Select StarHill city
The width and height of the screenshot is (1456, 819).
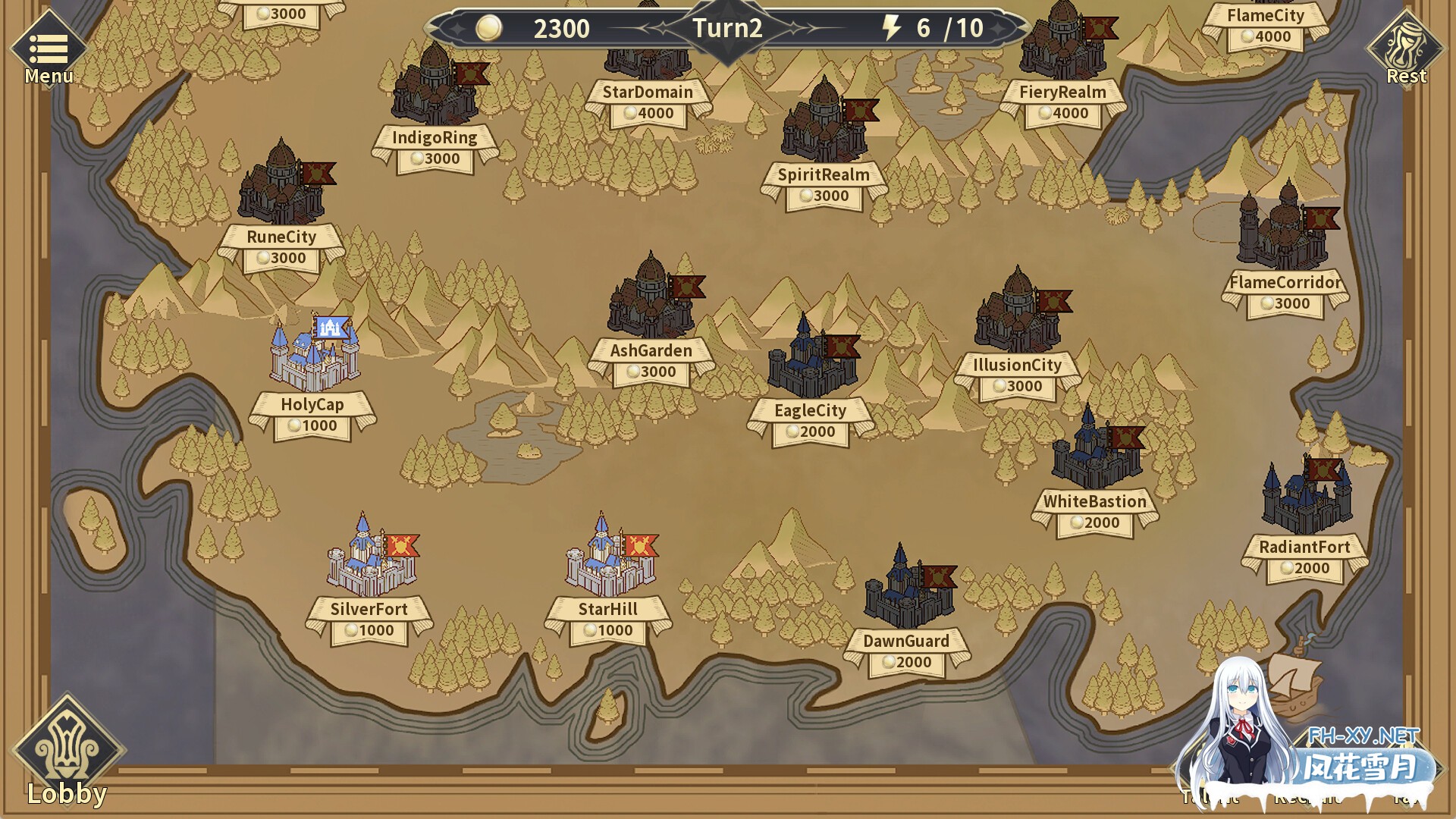(609, 557)
